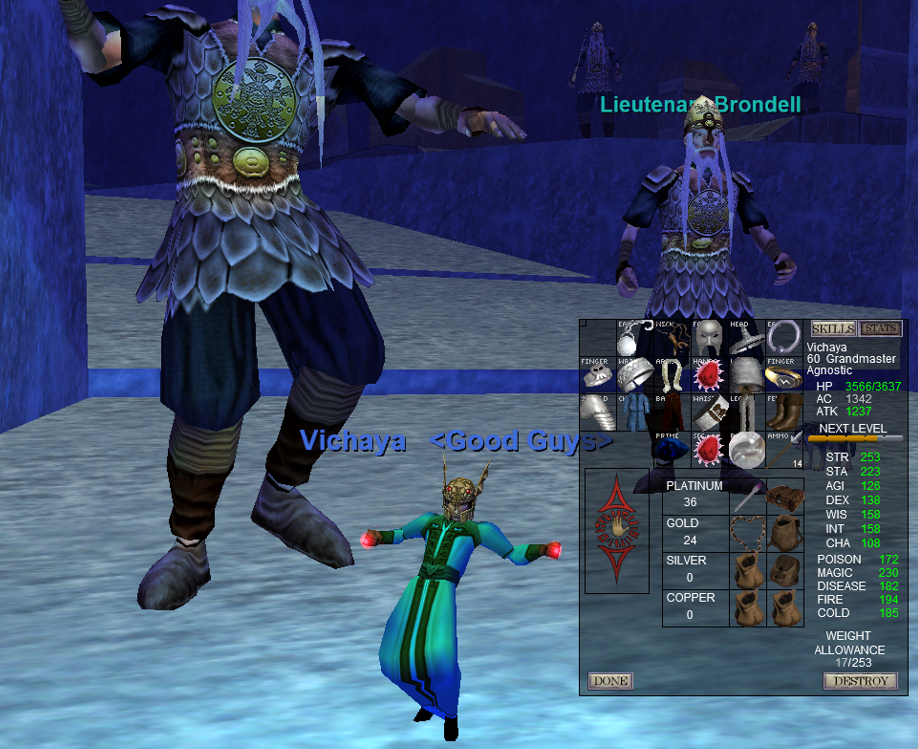
Task: Open the wooden chest inventory slot
Action: coord(785,497)
